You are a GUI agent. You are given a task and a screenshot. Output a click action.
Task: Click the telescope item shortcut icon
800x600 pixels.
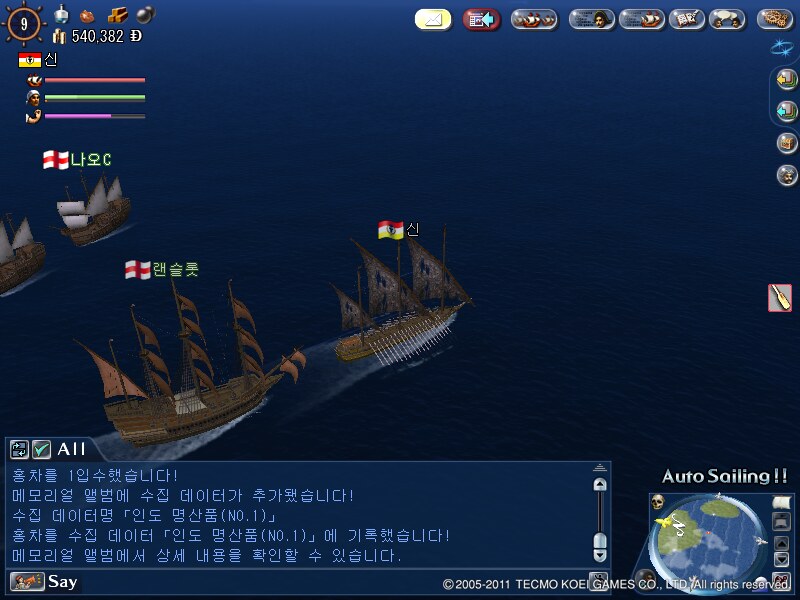(780, 298)
